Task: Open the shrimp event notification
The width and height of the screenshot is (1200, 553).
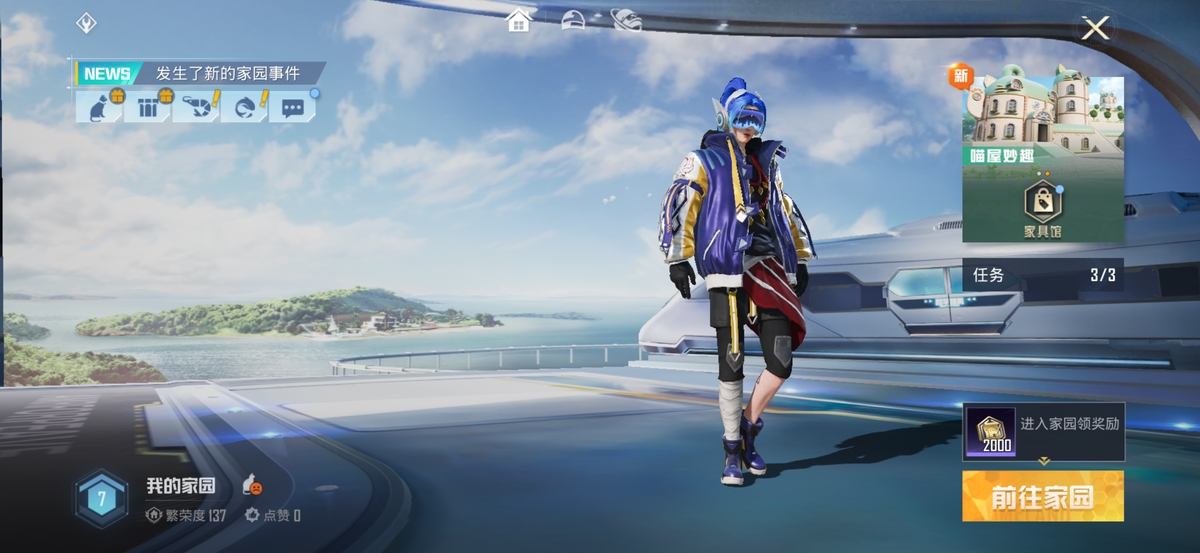Action: pos(196,106)
